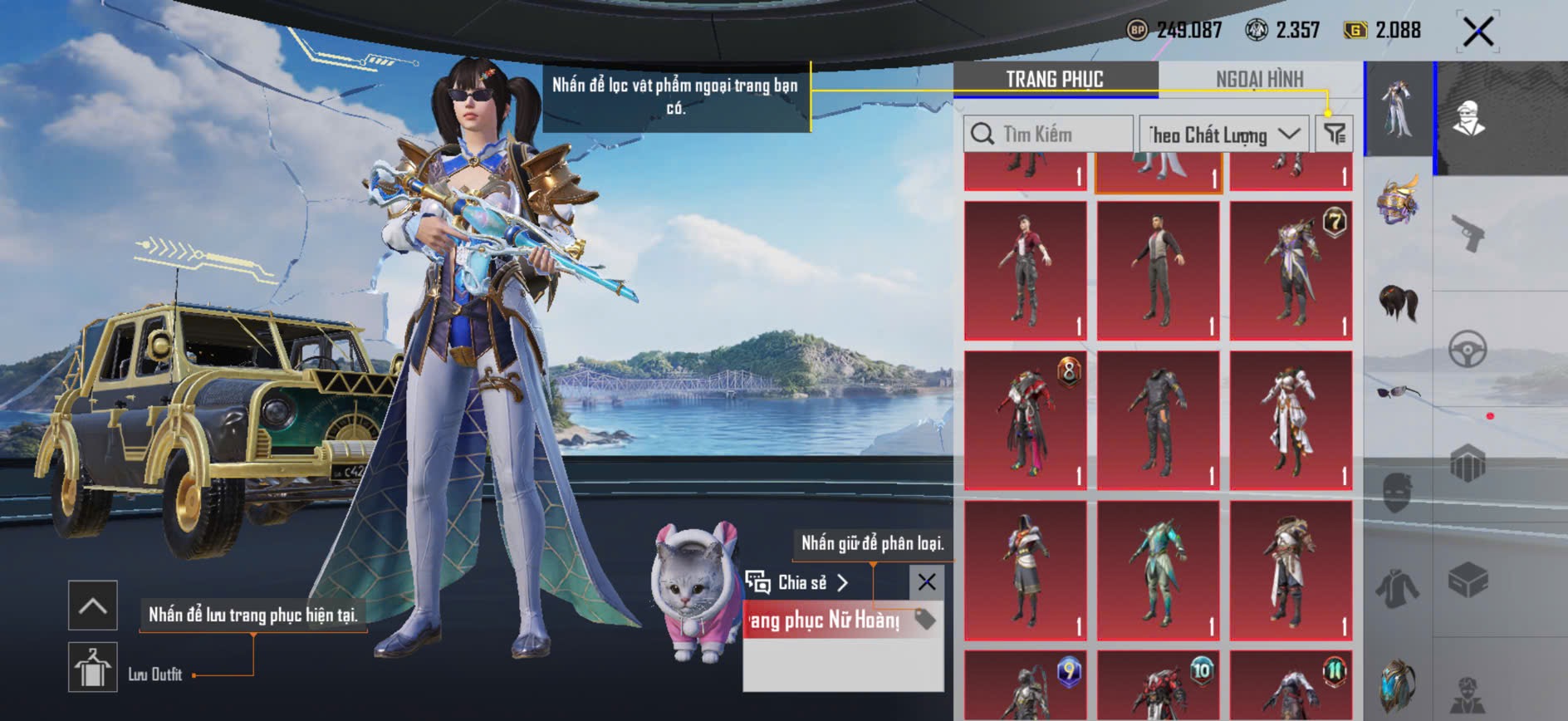Image resolution: width=1568 pixels, height=721 pixels.
Task: Save the current outfit with Lưu Outfit hanger
Action: pos(93,667)
